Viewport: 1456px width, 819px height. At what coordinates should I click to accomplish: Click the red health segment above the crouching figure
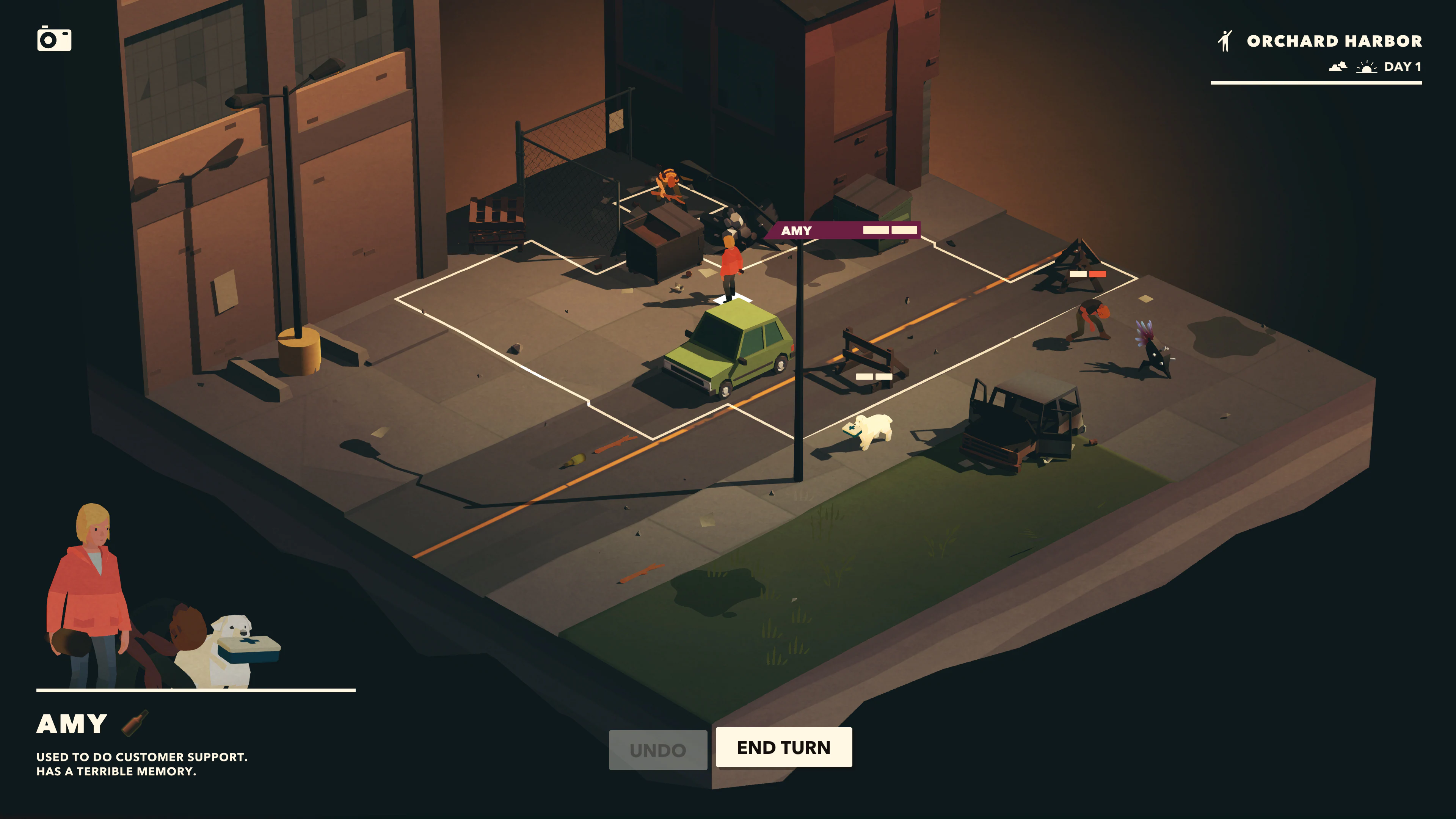tap(1098, 273)
